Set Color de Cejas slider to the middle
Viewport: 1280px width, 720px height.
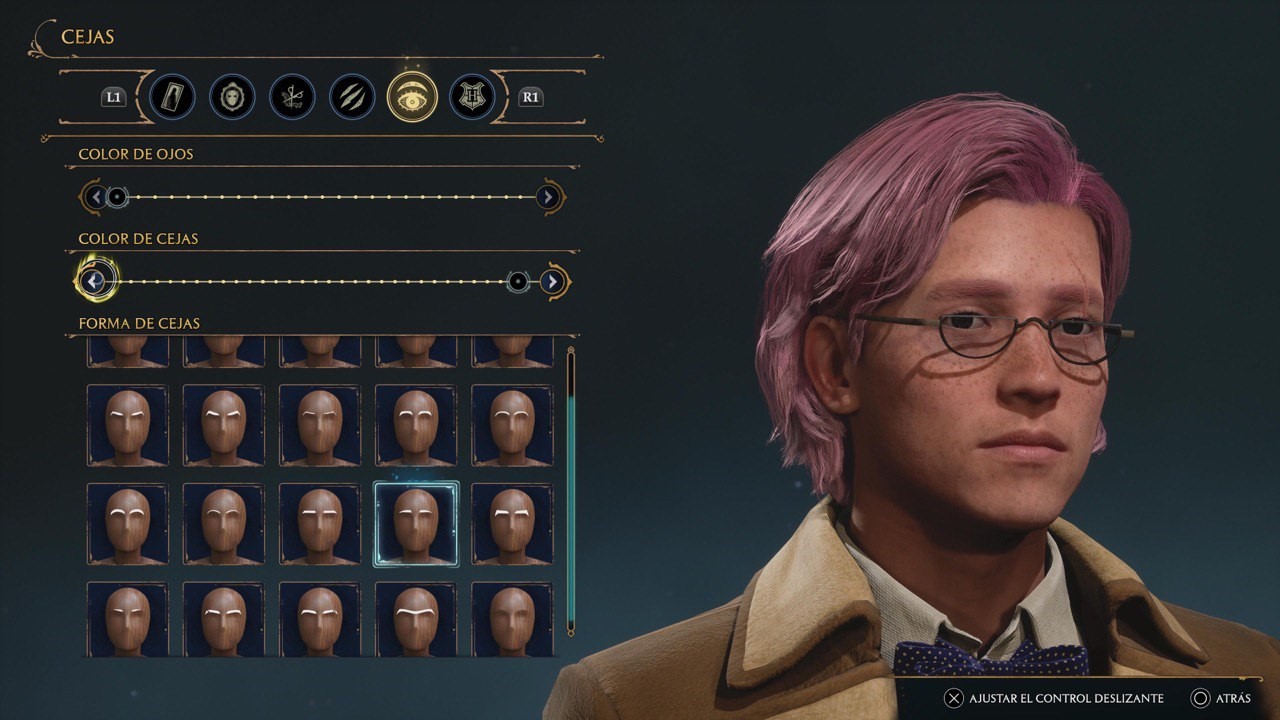click(x=318, y=282)
